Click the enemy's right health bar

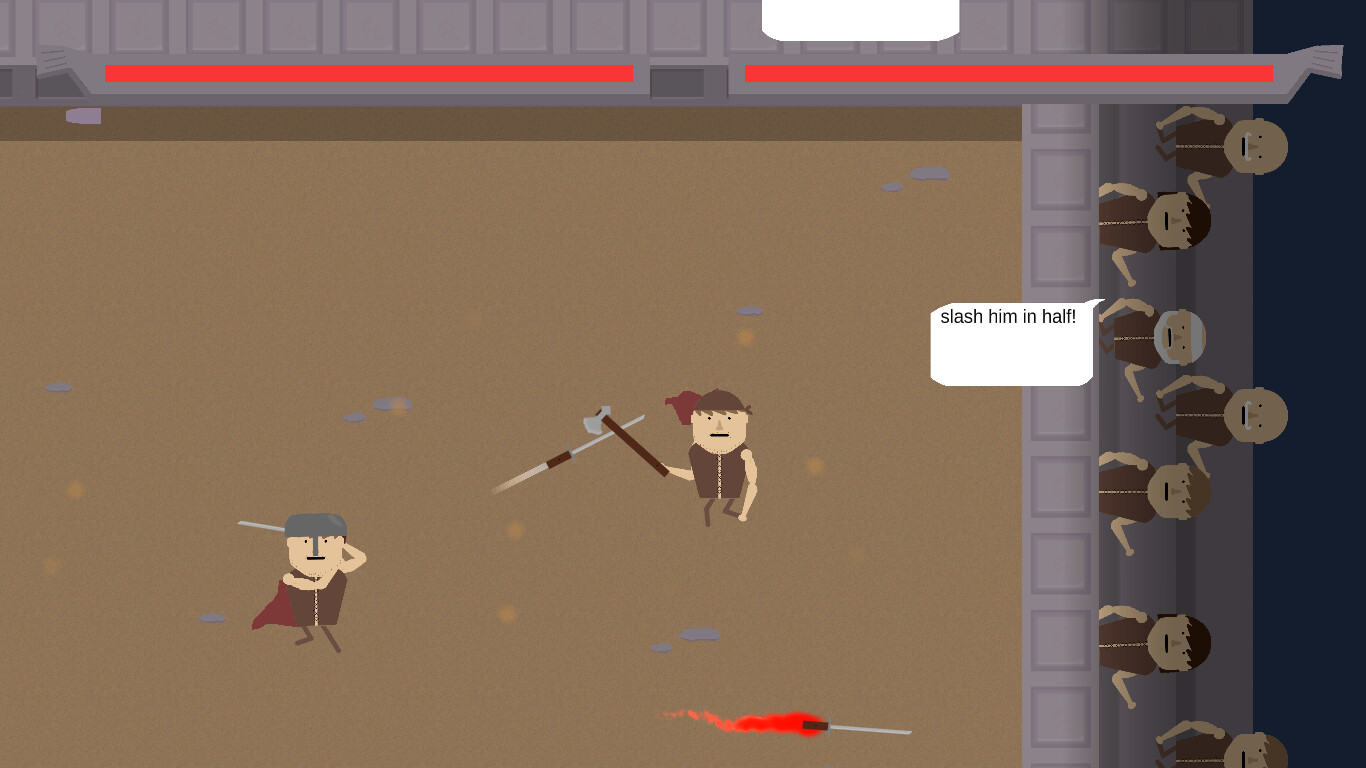1005,72
